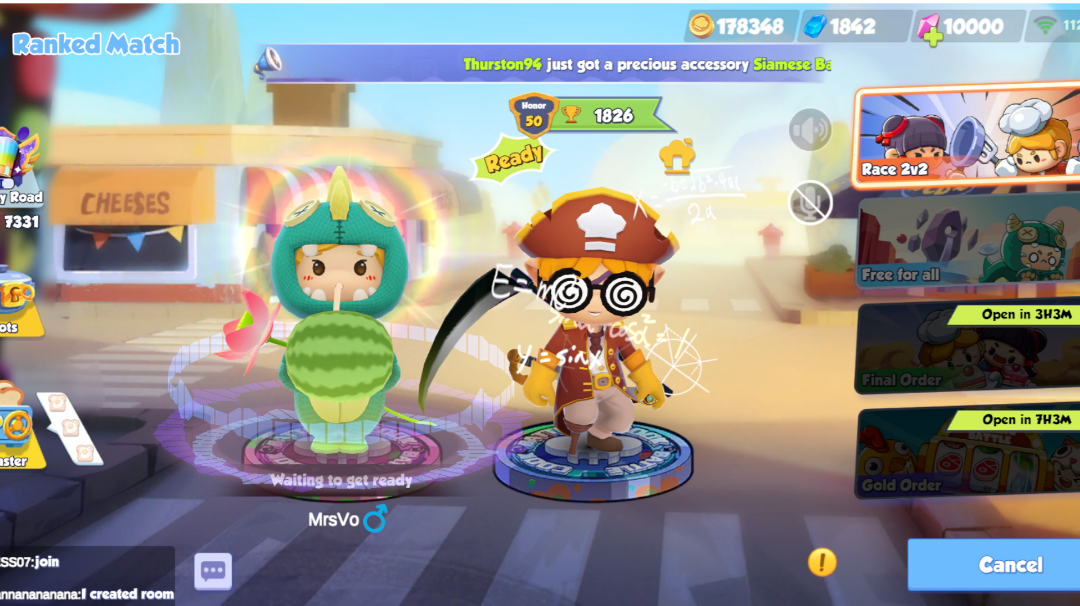The width and height of the screenshot is (1080, 606).
Task: Tap the blue diamond currency counter
Action: [x=852, y=26]
